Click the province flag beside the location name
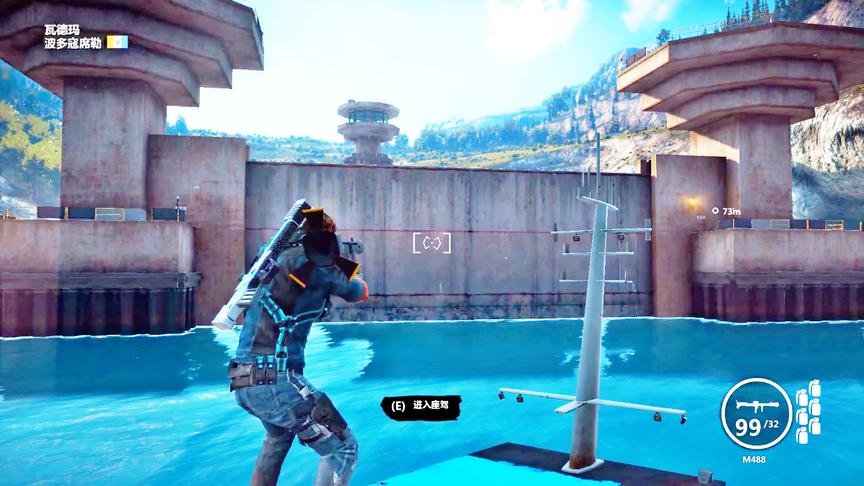This screenshot has height=486, width=864. (118, 43)
